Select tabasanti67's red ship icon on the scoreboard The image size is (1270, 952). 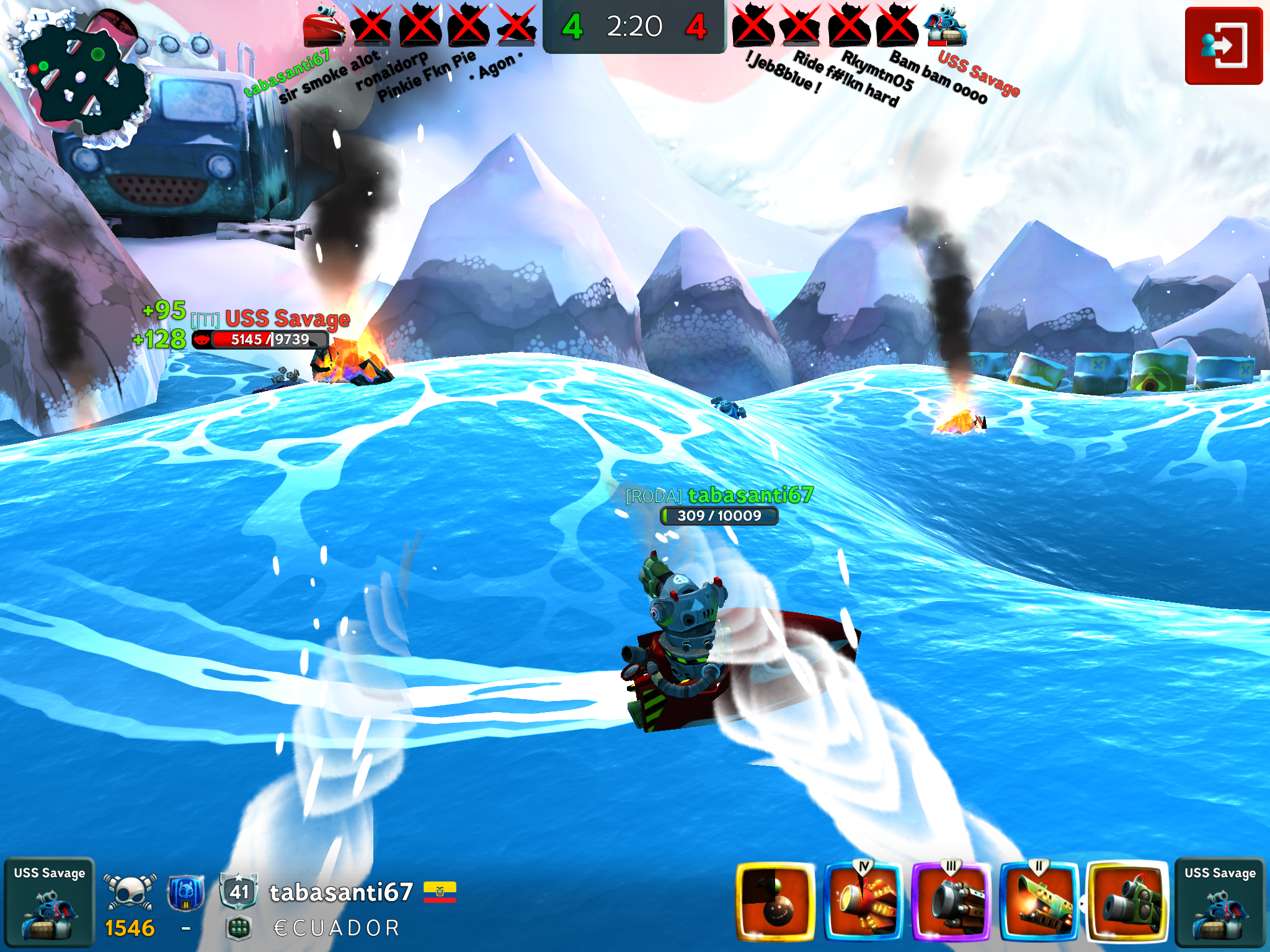[x=324, y=26]
